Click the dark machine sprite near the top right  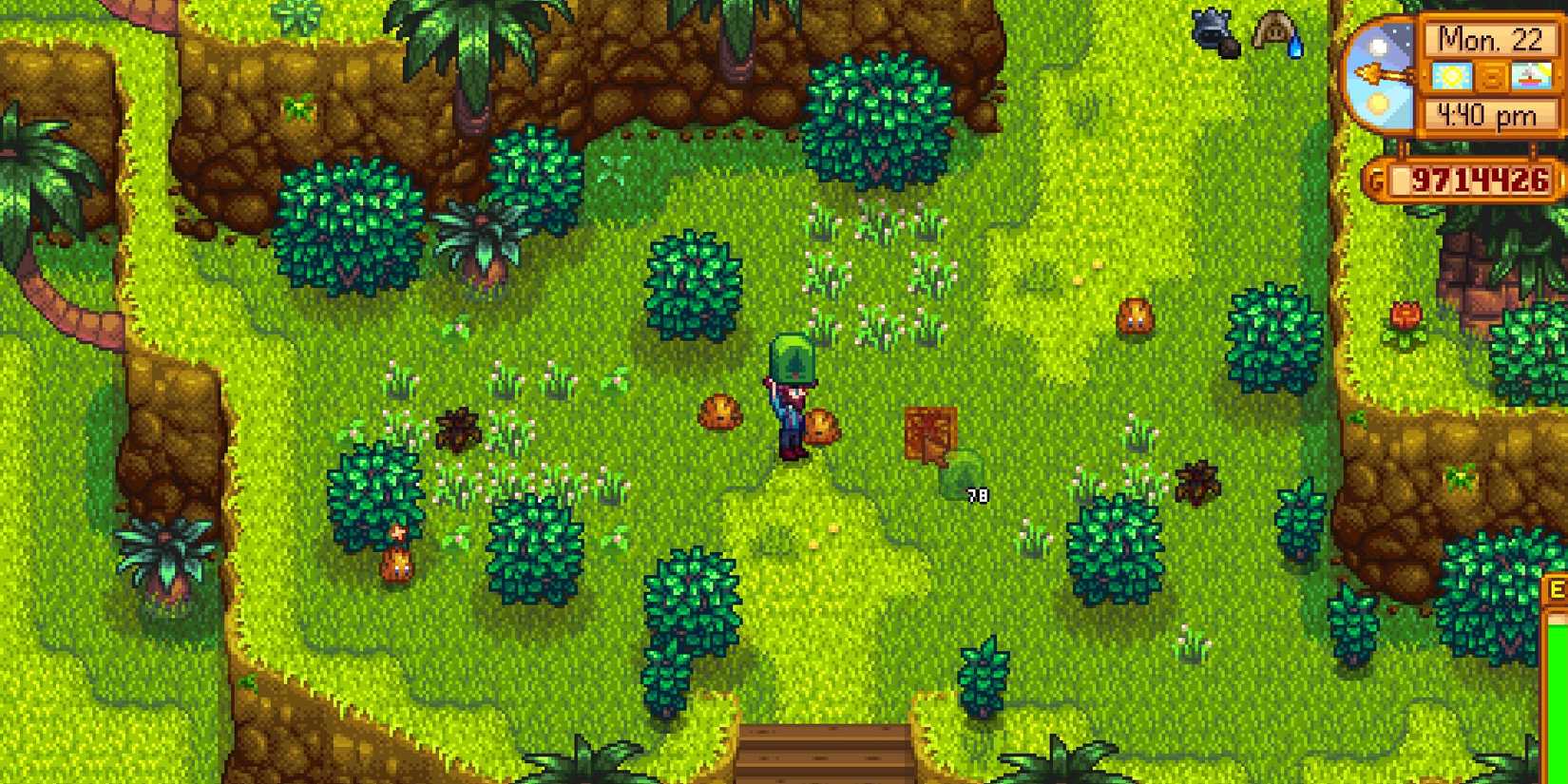coord(1211,29)
